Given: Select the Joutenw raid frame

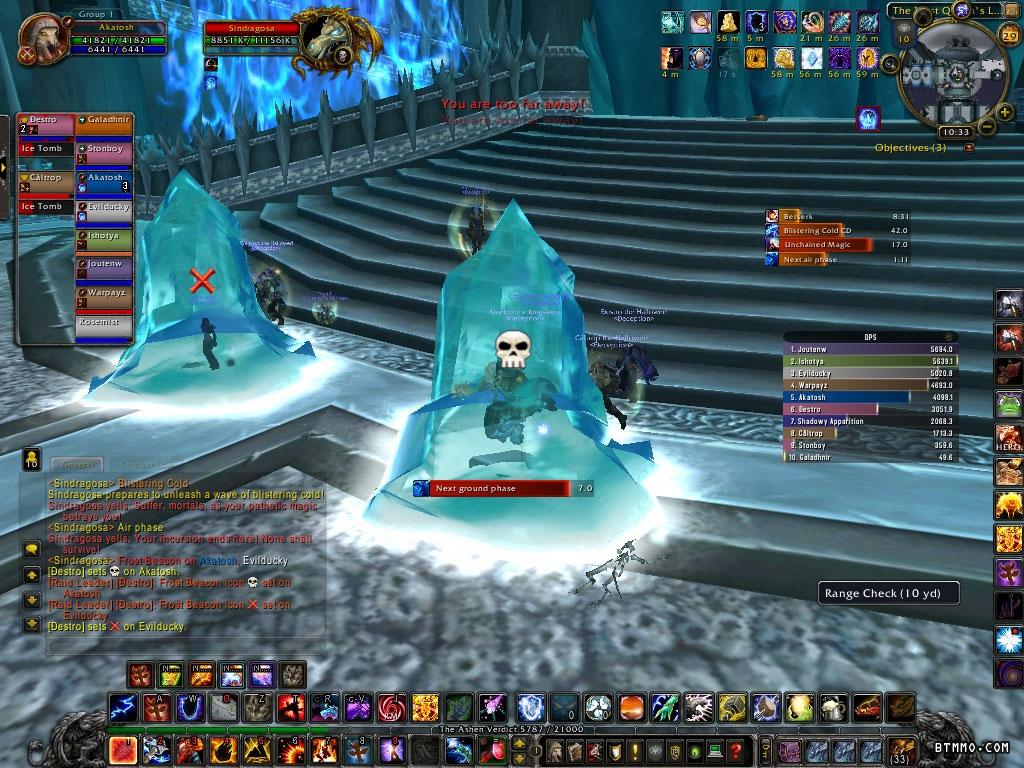Looking at the screenshot, I should [x=104, y=266].
